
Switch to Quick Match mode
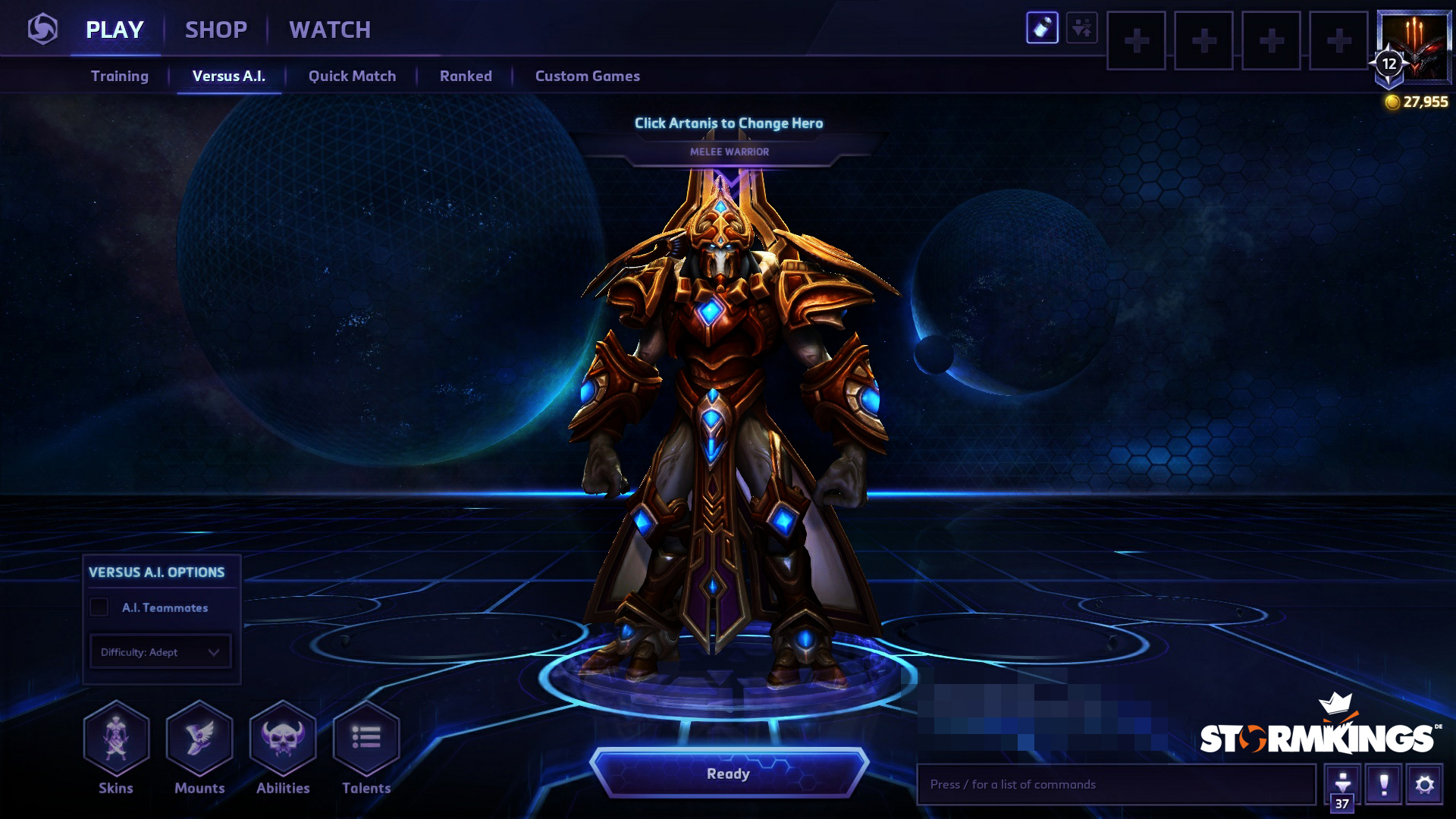[352, 76]
